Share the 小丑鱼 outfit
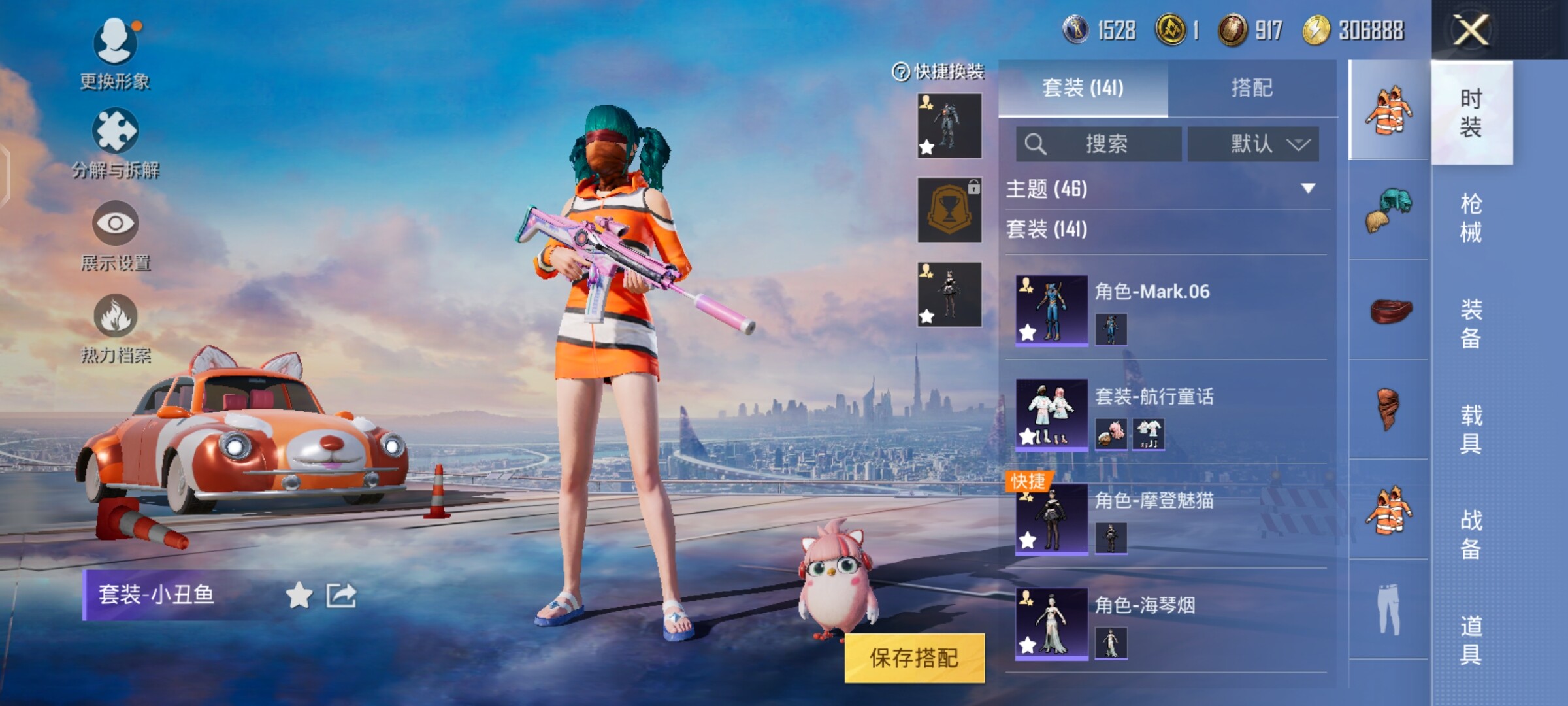The width and height of the screenshot is (1568, 706). 341,596
